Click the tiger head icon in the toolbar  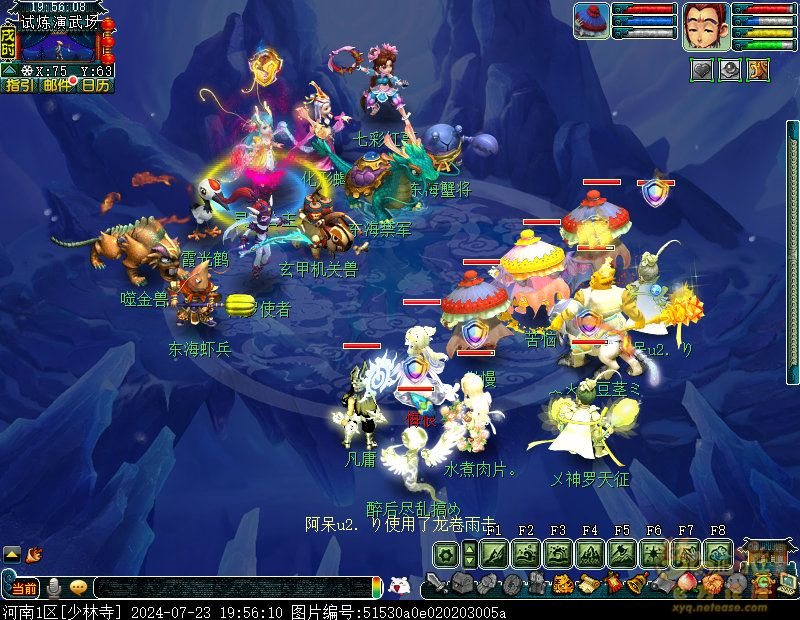point(563,584)
